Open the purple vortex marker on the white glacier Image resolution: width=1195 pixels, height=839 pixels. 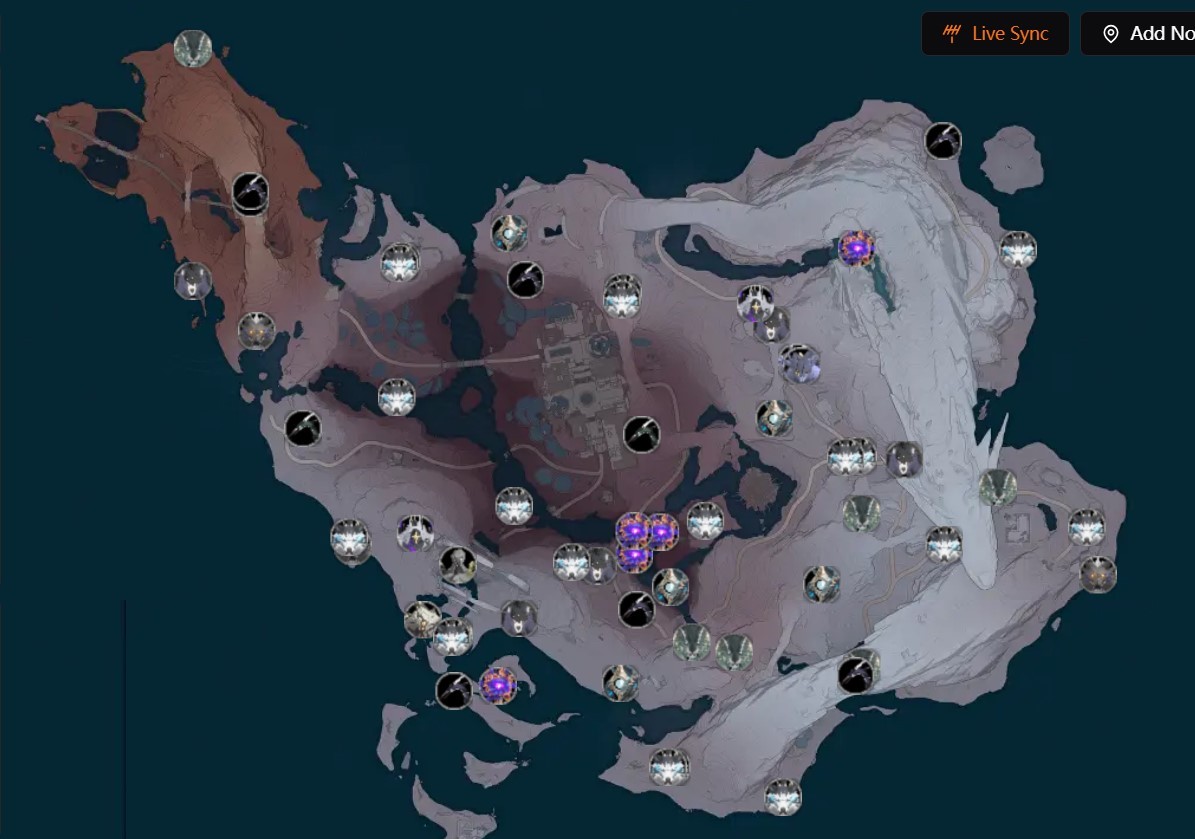coord(856,248)
